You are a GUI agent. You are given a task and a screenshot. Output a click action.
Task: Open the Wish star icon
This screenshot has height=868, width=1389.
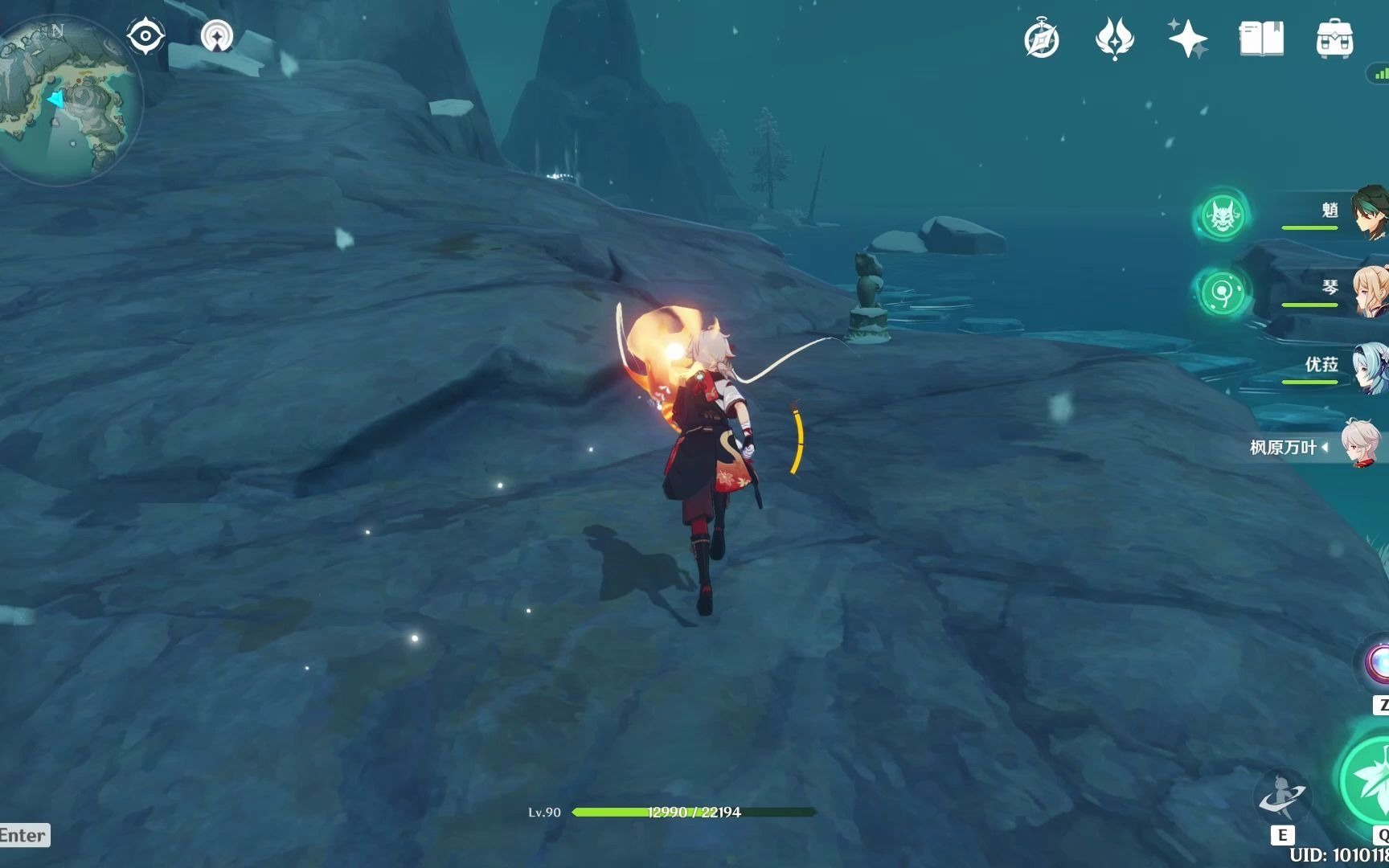pyautogui.click(x=1187, y=39)
